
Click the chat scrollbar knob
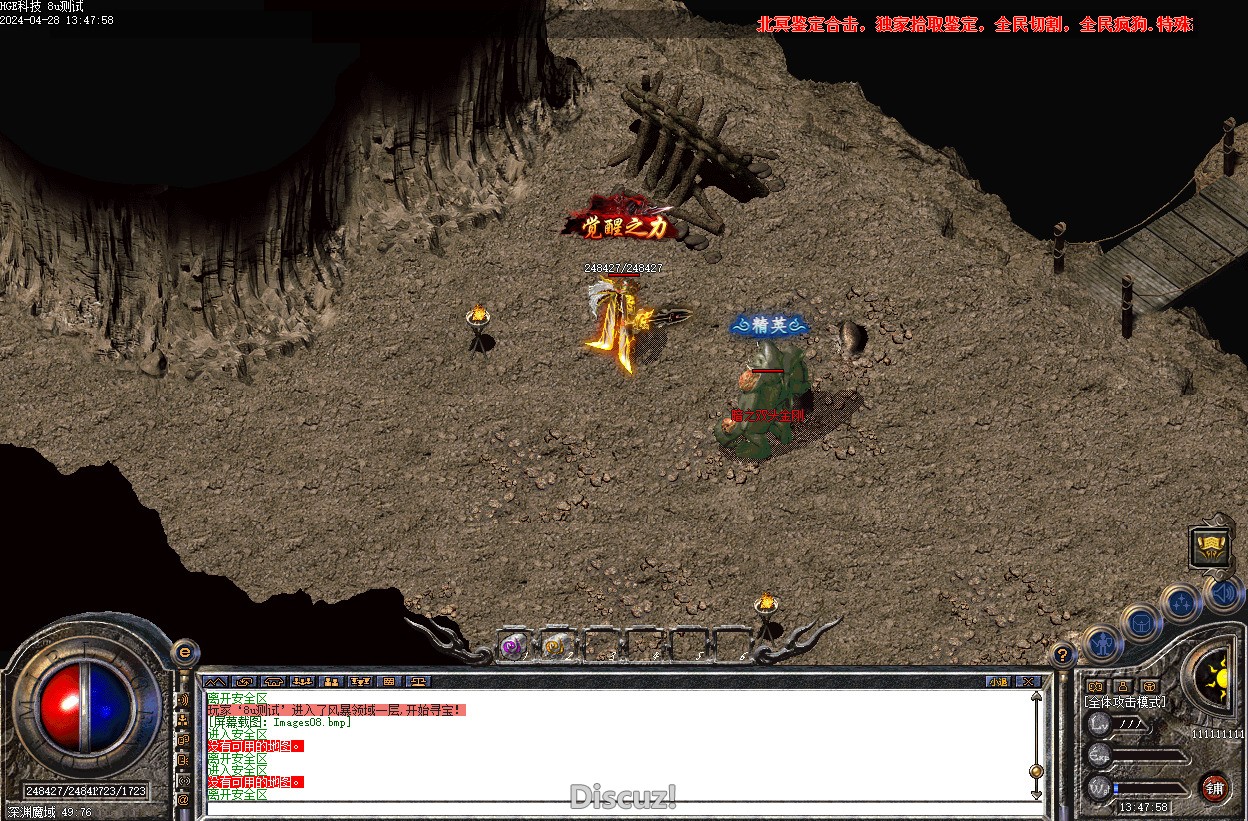[x=1036, y=771]
